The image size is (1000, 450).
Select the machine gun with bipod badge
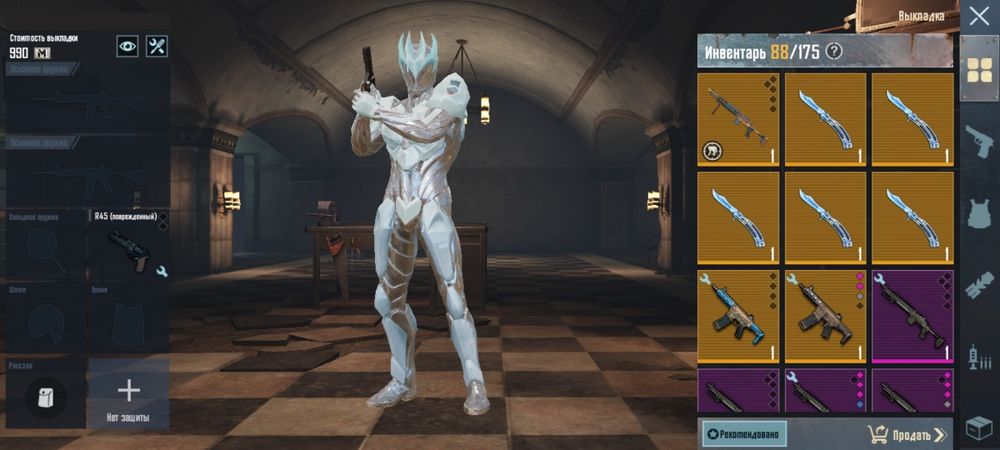739,118
